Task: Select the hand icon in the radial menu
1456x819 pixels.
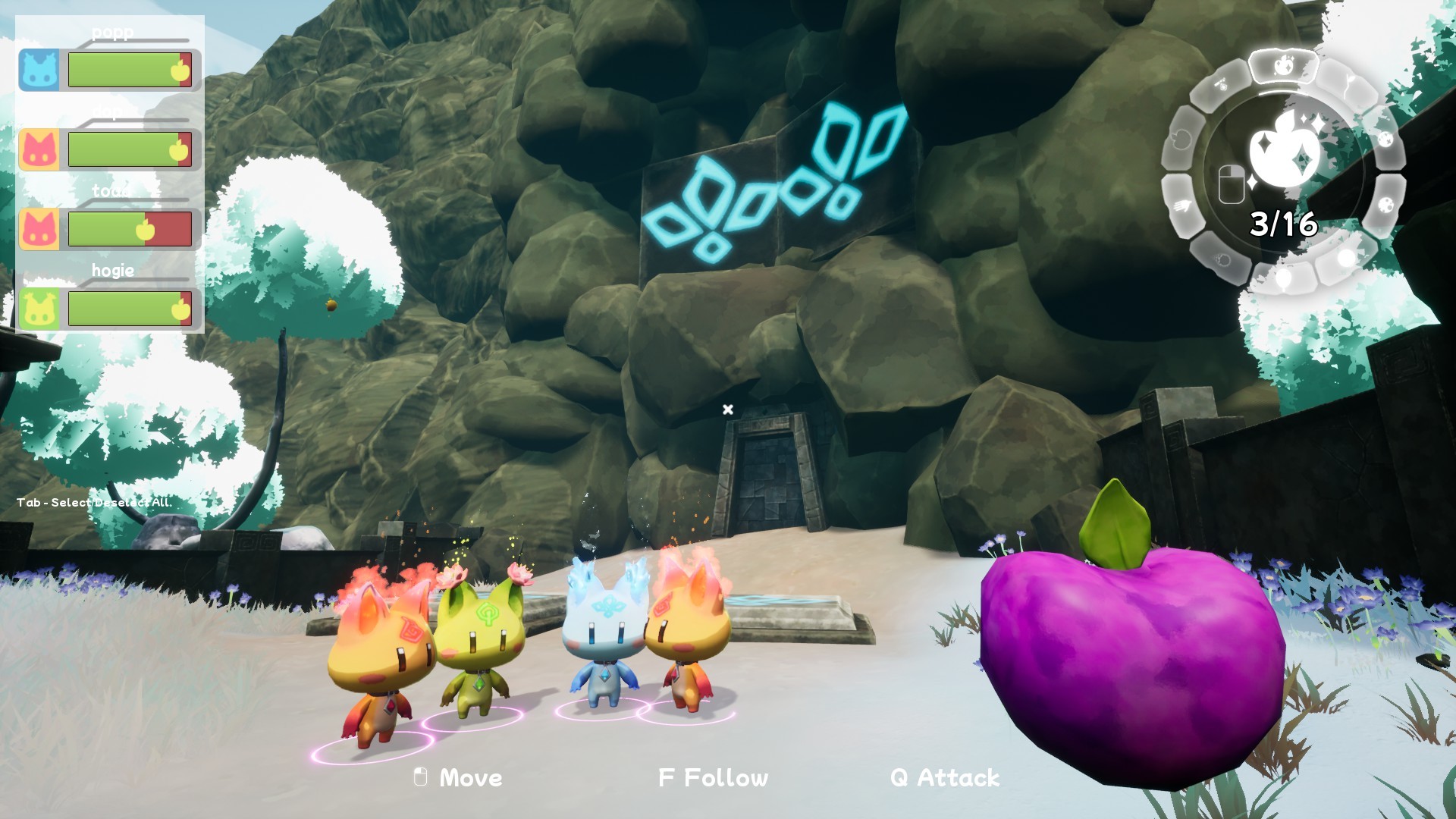Action: tap(1181, 205)
